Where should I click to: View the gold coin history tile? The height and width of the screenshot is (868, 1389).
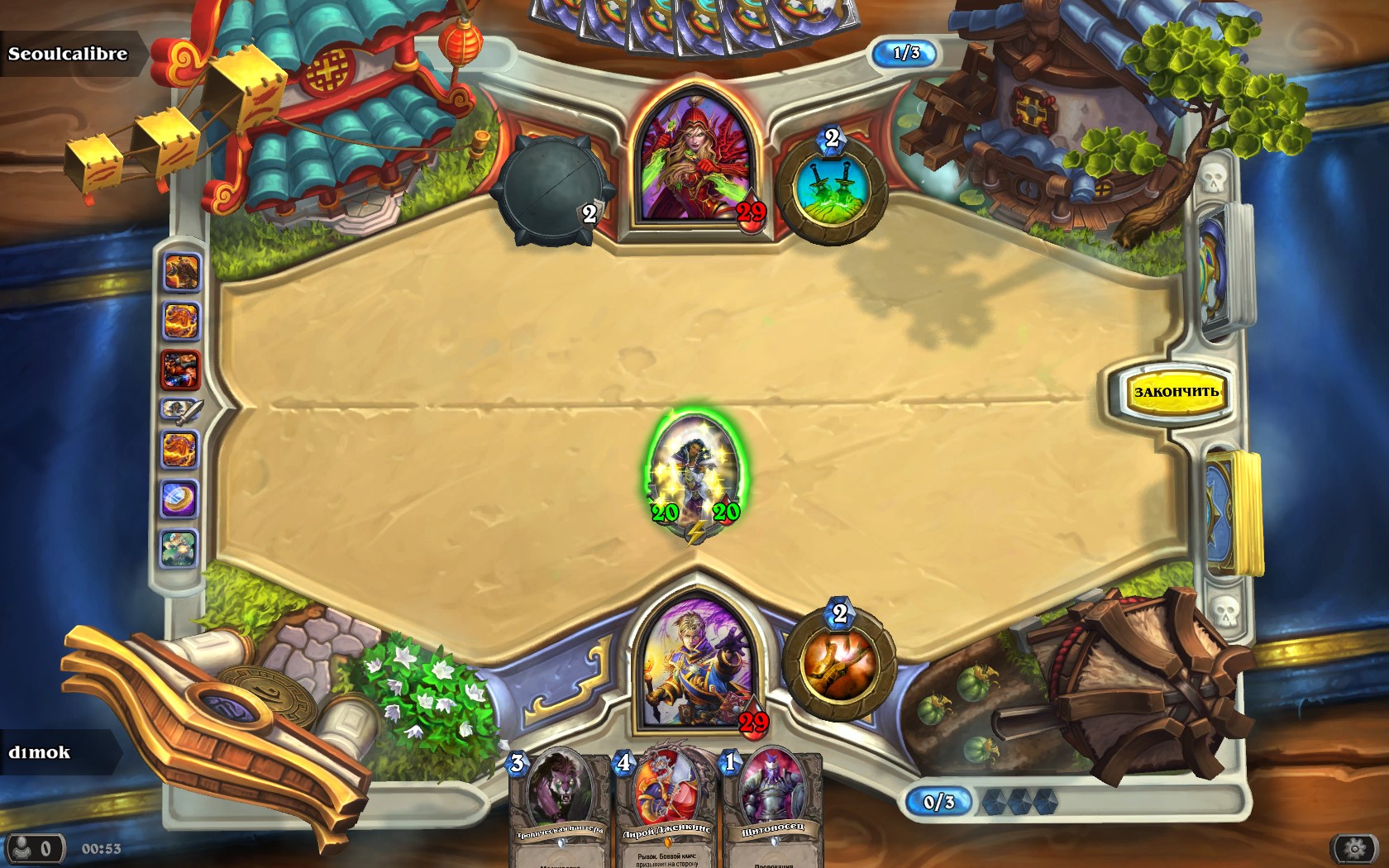(180, 498)
